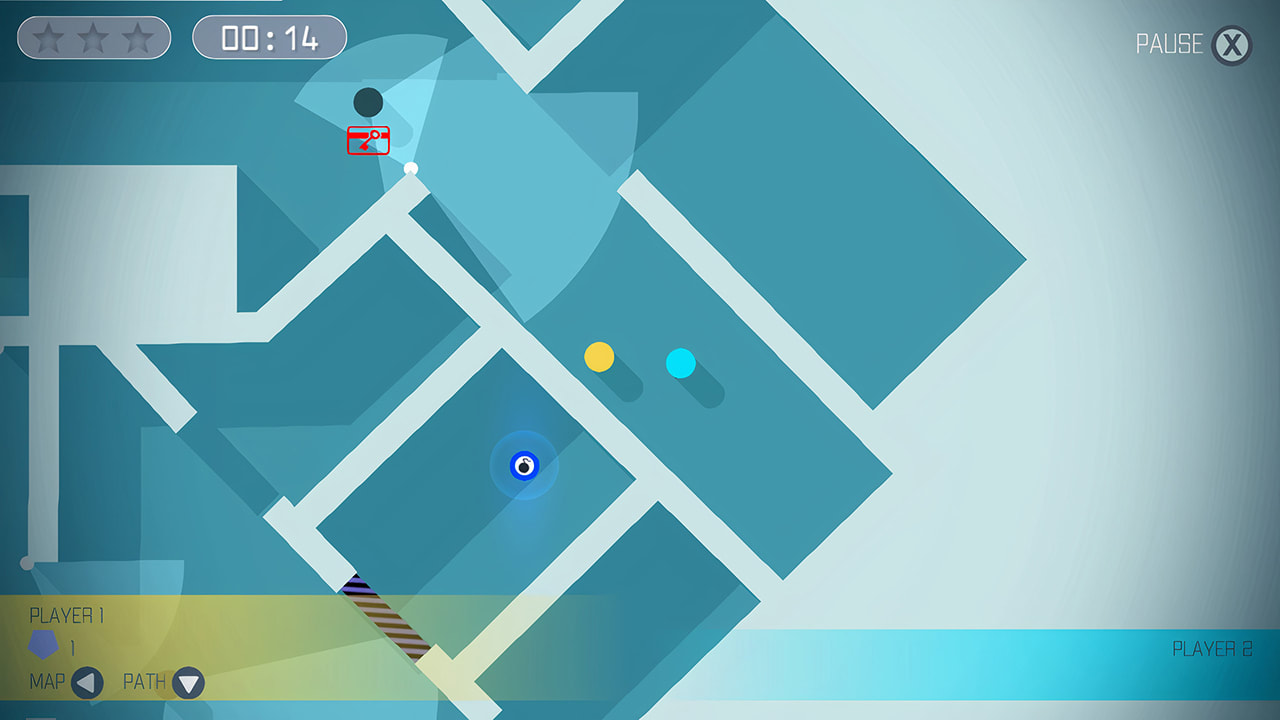Click the dark enemy circle
This screenshot has width=1280, height=720.
[x=367, y=101]
